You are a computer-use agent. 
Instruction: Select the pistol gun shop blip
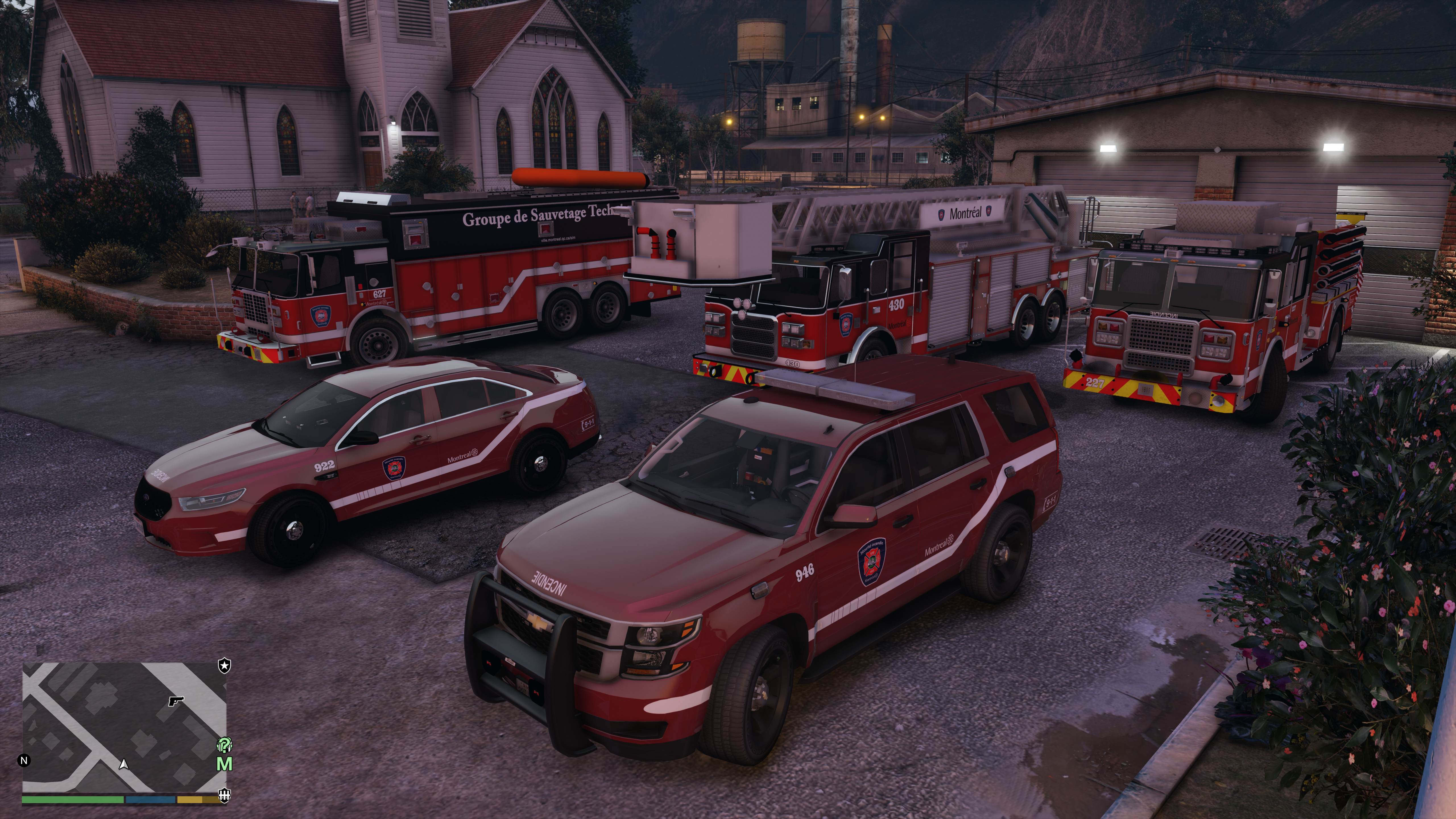coord(176,701)
